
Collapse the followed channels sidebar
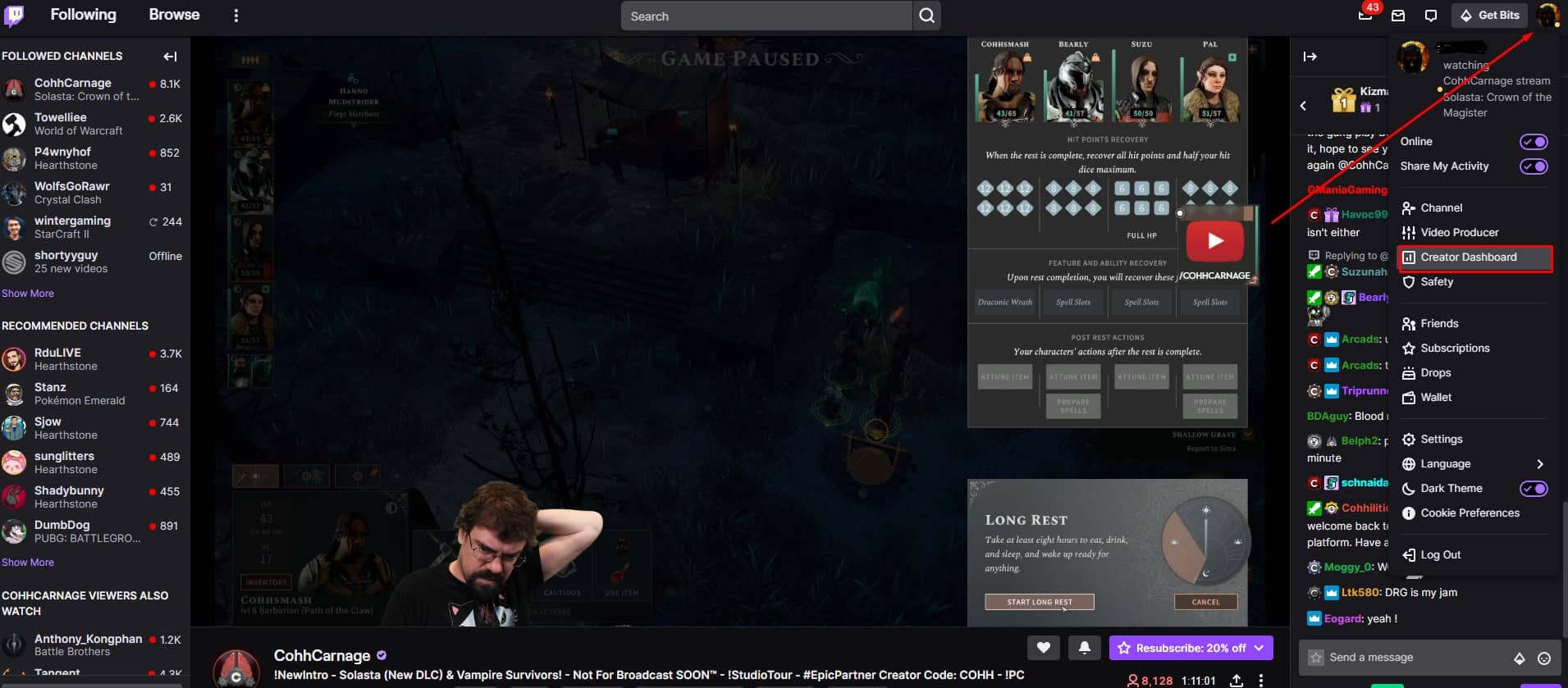170,56
